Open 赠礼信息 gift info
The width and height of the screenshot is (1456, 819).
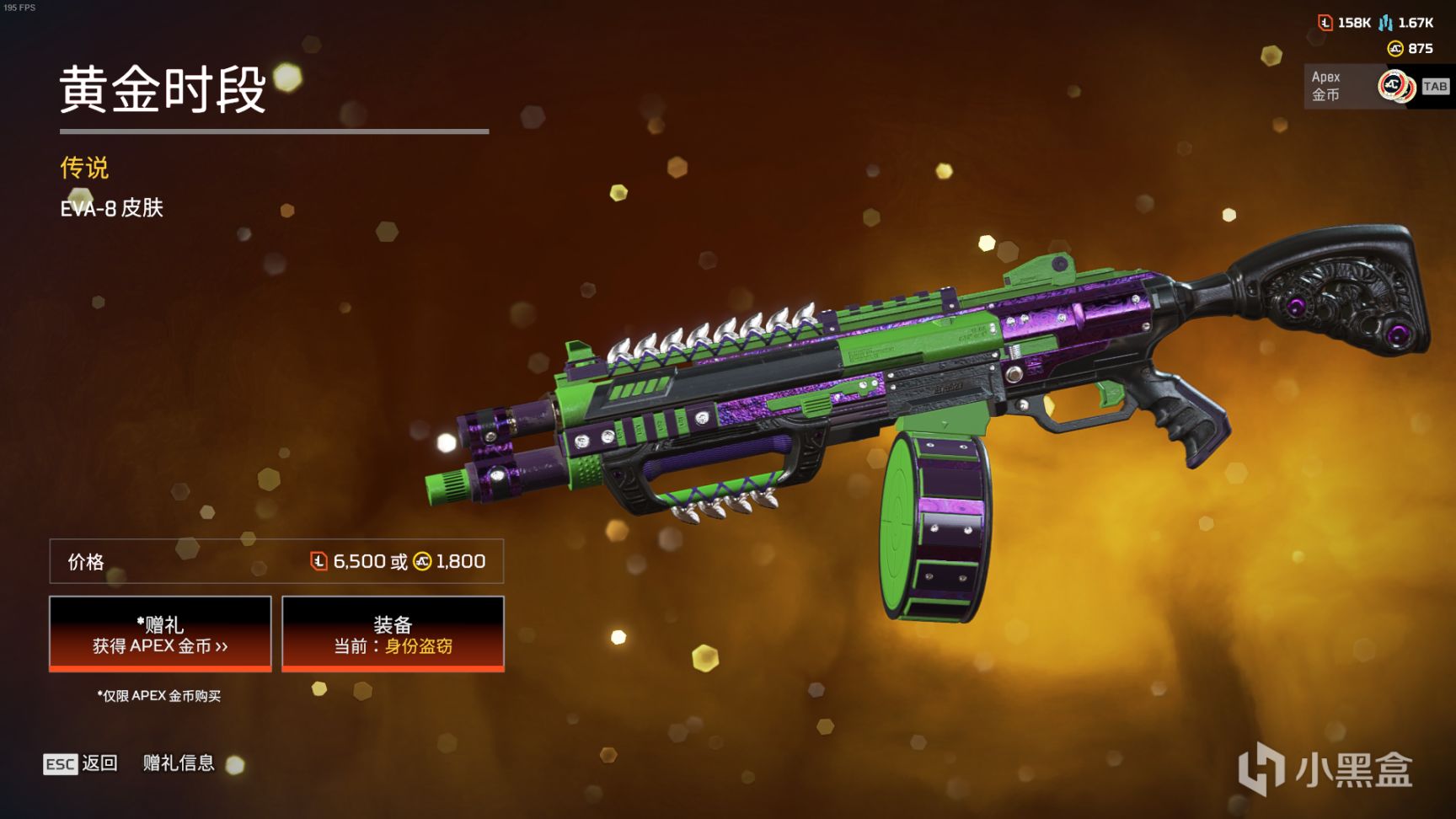tap(179, 763)
